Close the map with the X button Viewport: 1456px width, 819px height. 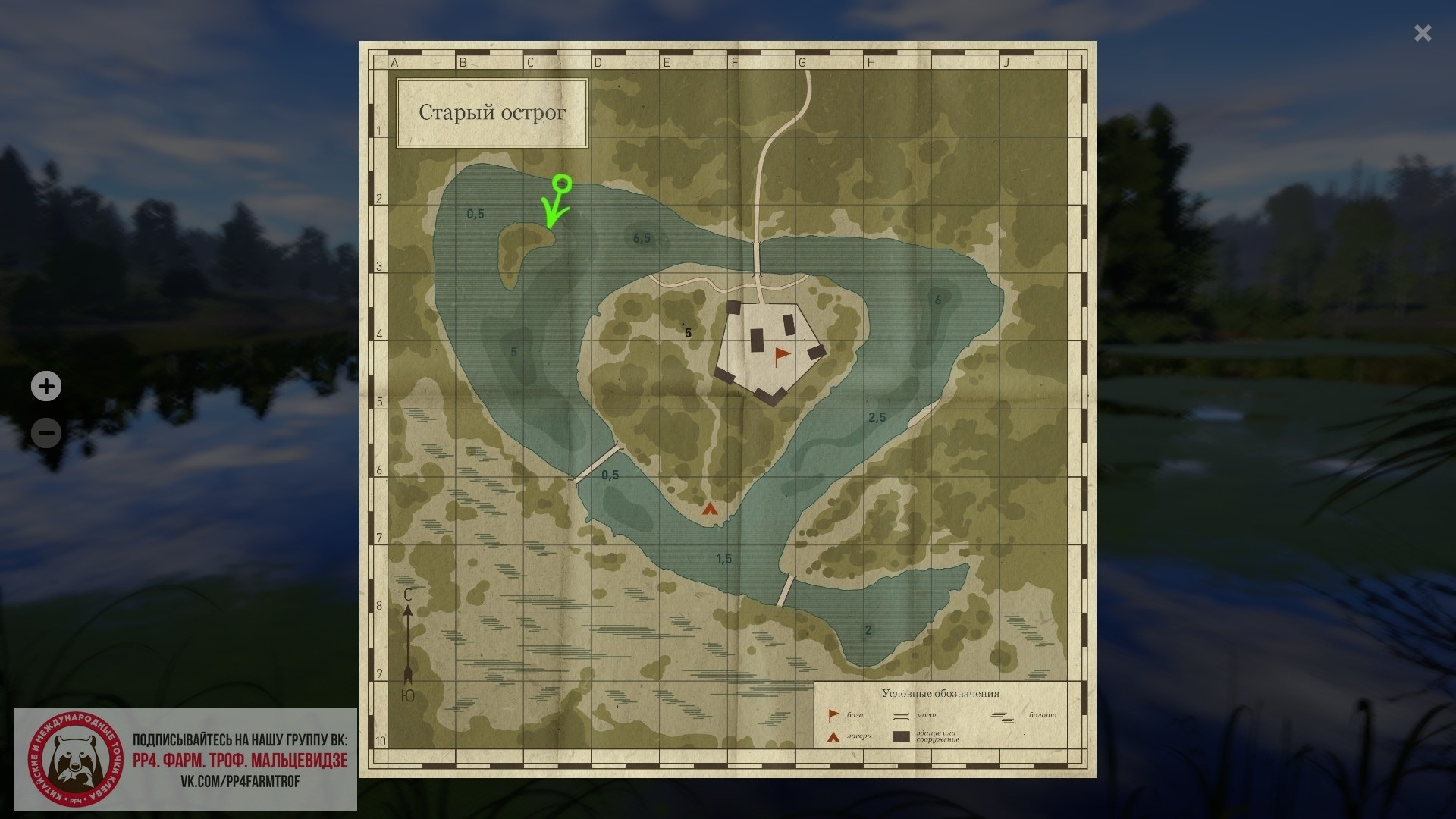point(1422,33)
